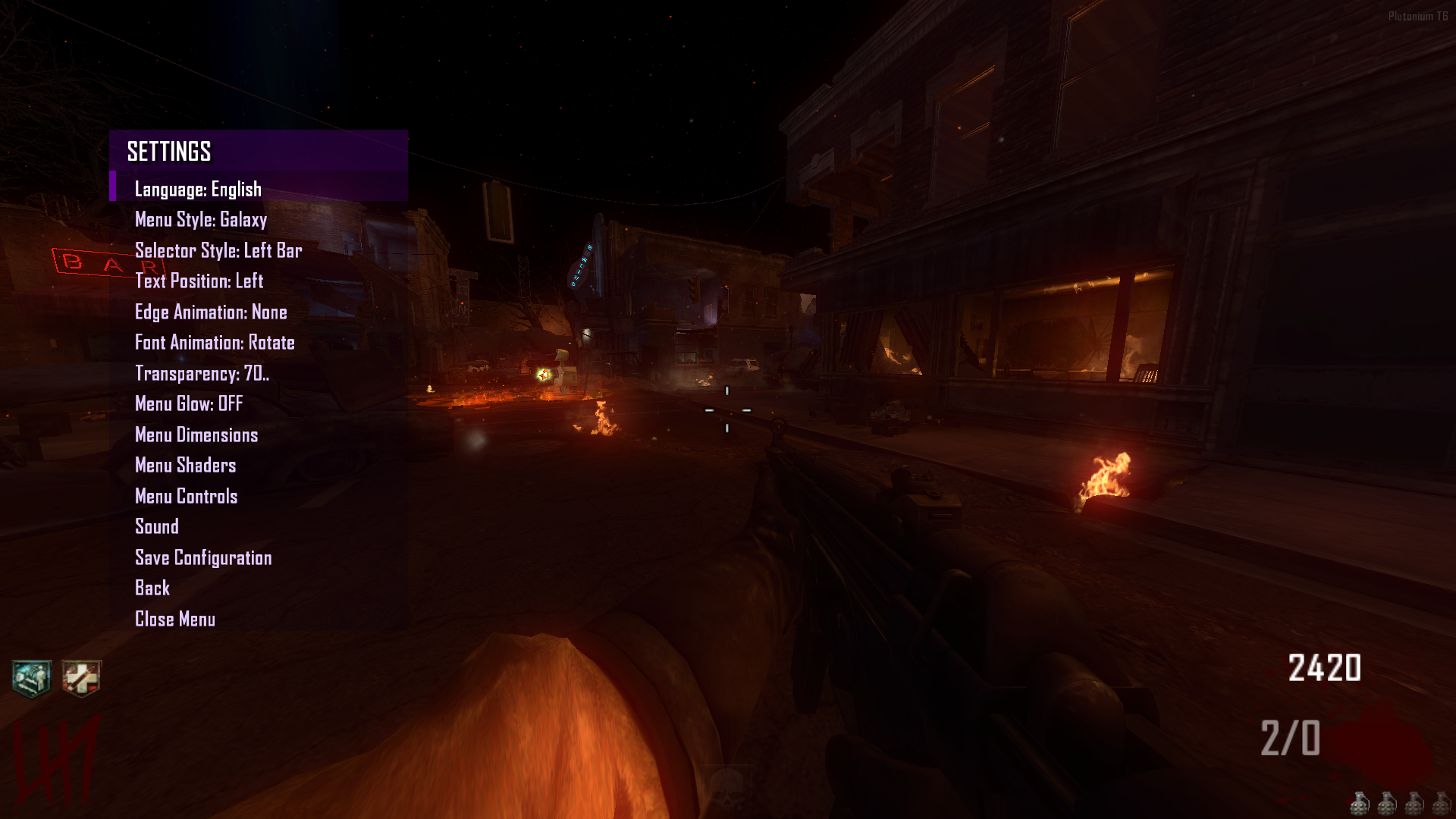
Task: Choose Close Menu
Action: click(174, 619)
